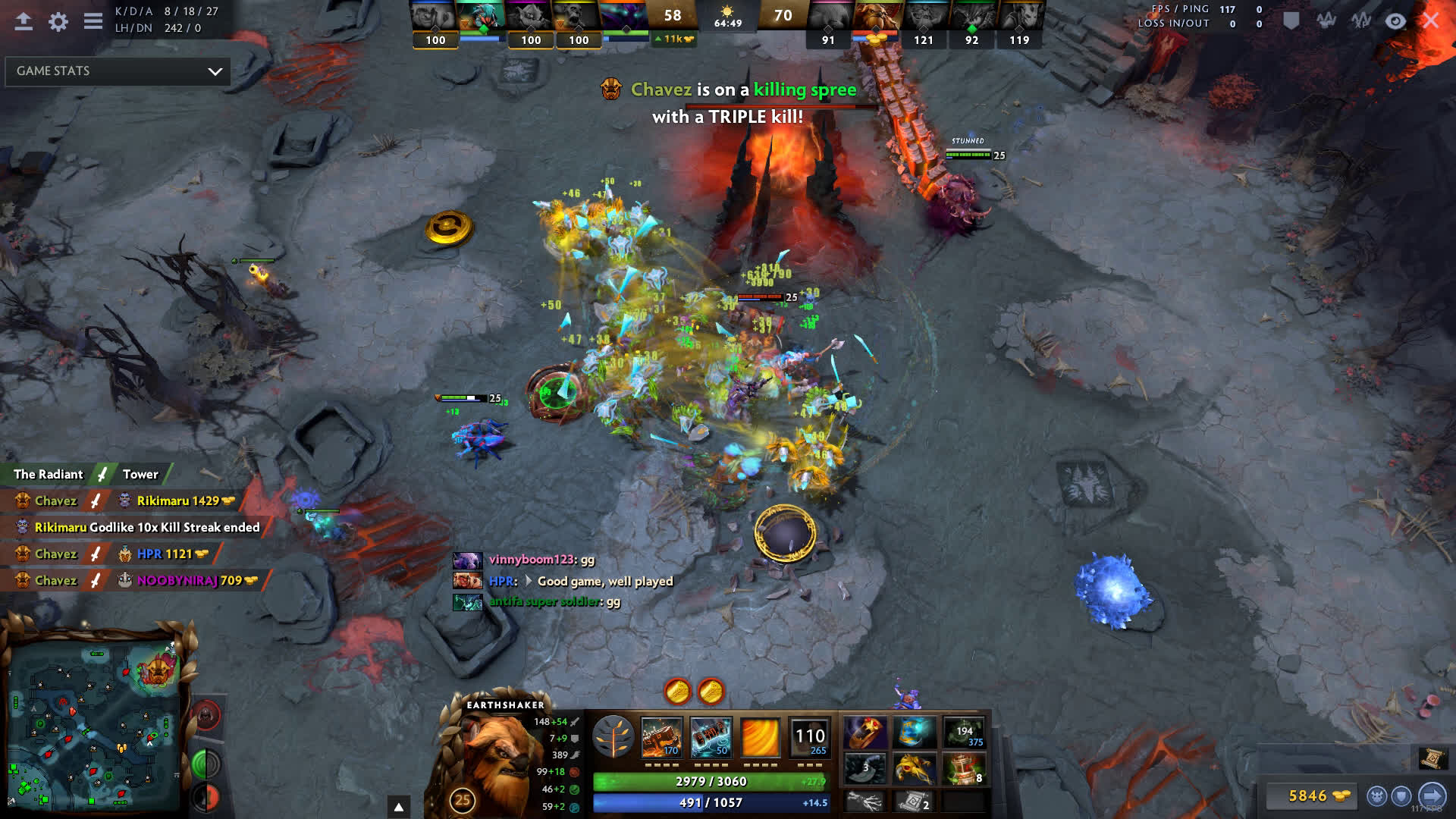Cast Earthshaker's Fissure ability
The height and width of the screenshot is (819, 1456).
[661, 736]
